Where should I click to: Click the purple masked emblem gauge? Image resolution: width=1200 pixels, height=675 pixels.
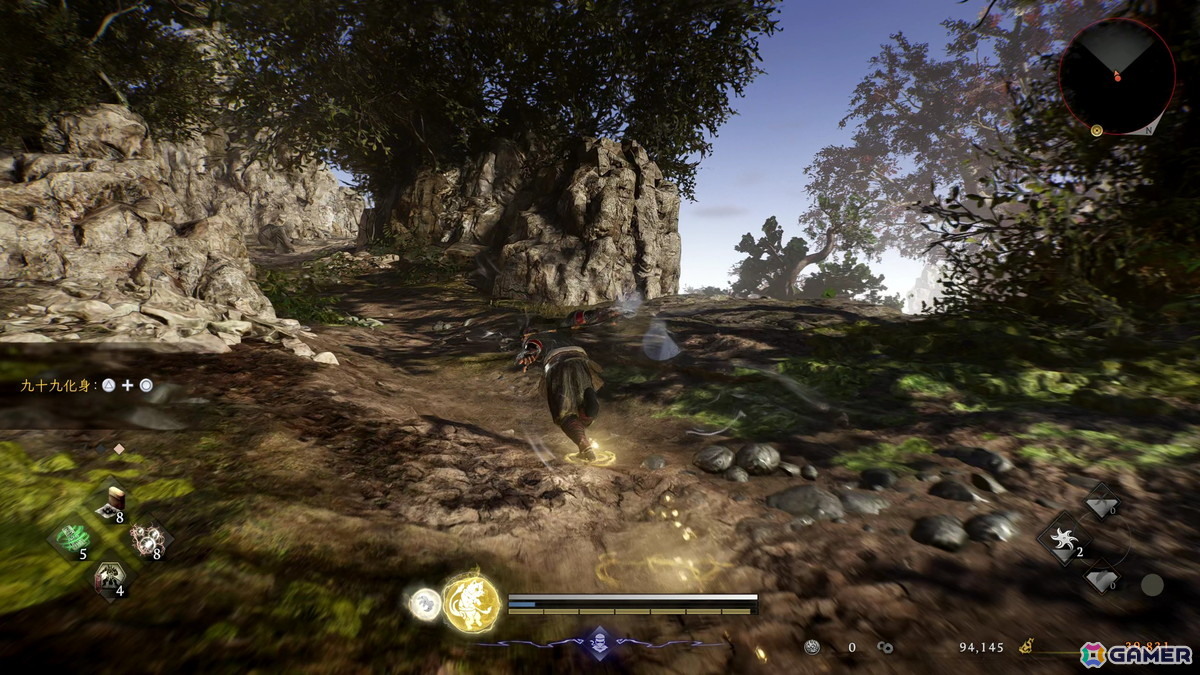coord(599,641)
